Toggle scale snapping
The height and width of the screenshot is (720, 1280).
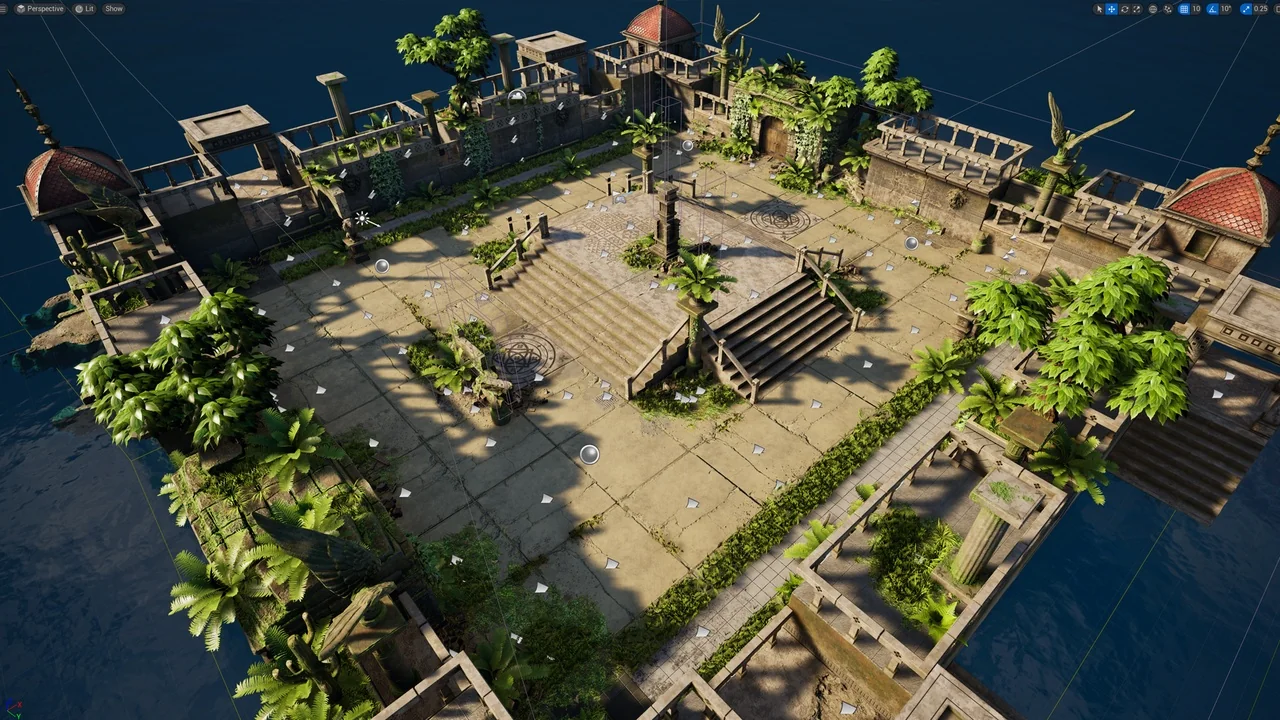point(1244,9)
